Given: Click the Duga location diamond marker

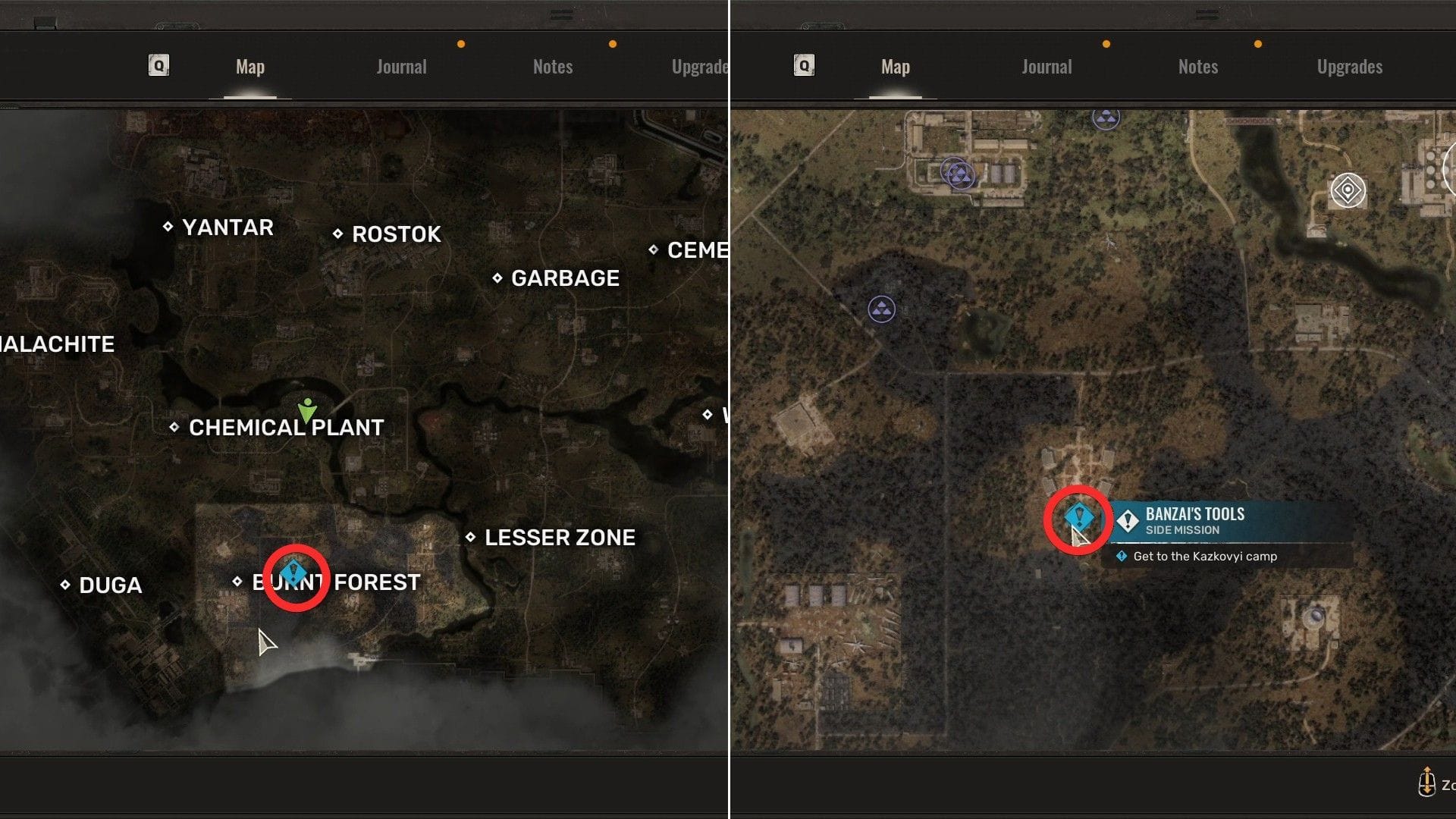Looking at the screenshot, I should 64,585.
